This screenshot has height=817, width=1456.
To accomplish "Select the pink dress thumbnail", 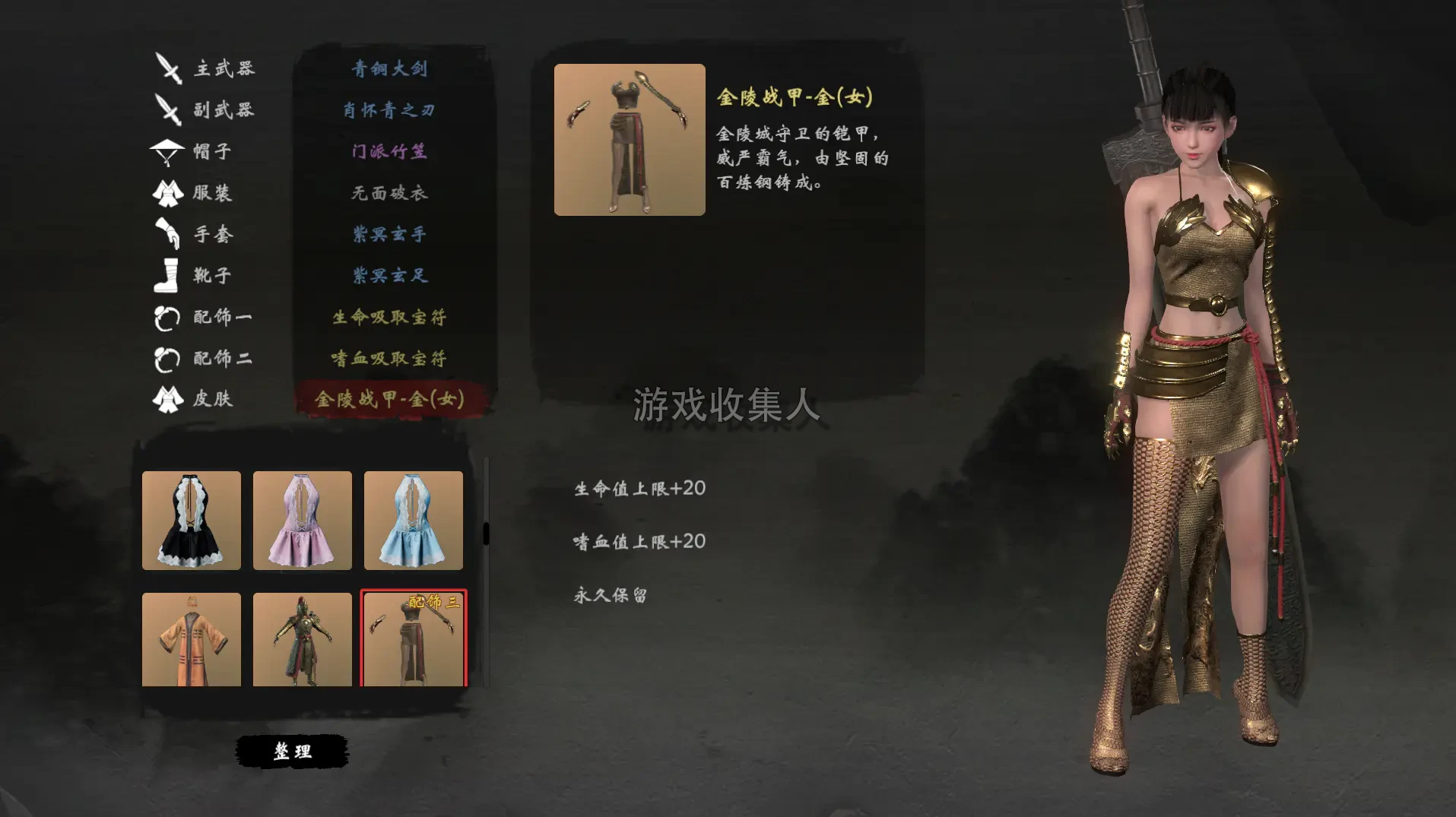I will click(302, 521).
